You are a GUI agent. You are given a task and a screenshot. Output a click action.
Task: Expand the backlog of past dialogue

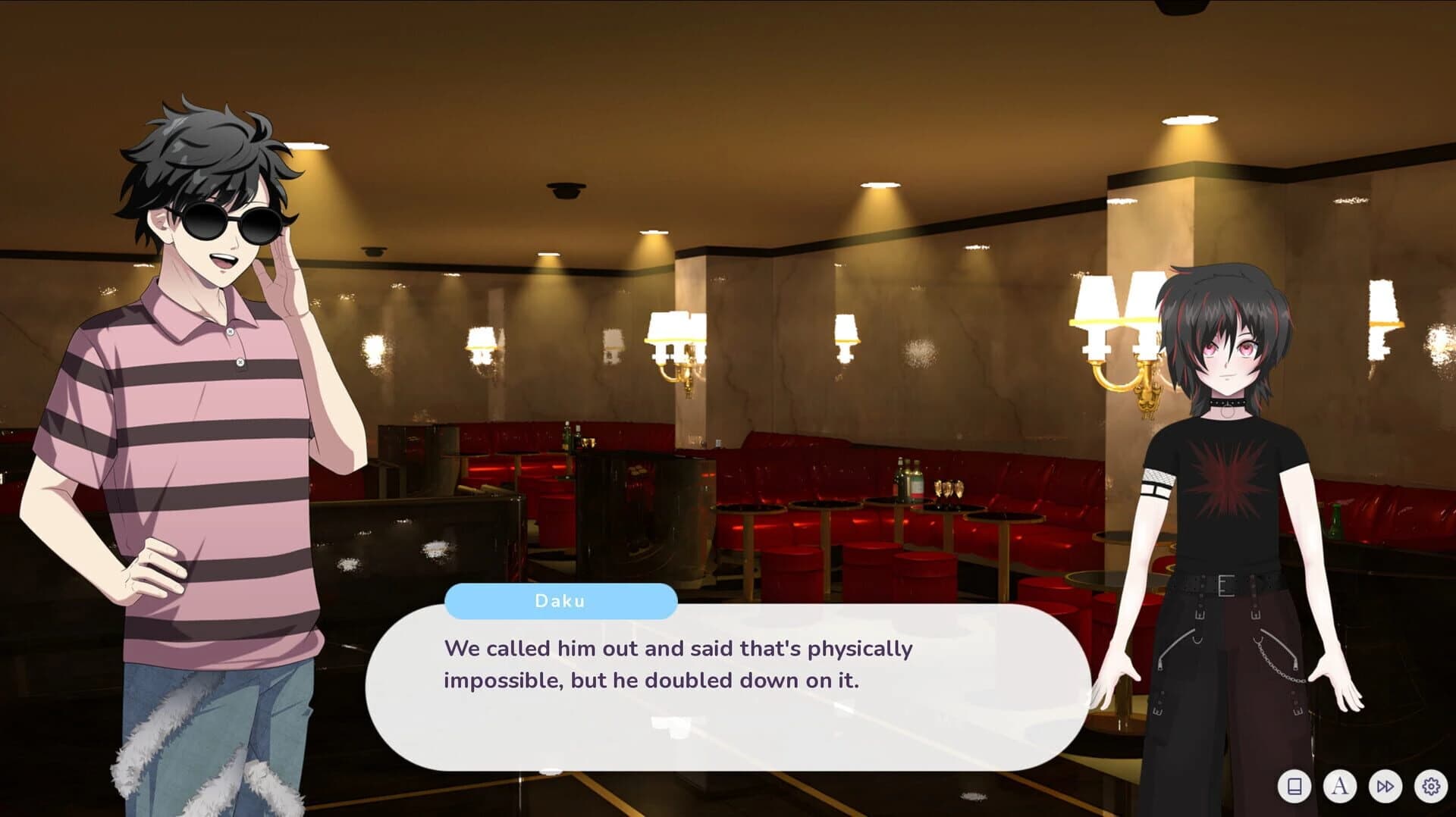[1294, 787]
